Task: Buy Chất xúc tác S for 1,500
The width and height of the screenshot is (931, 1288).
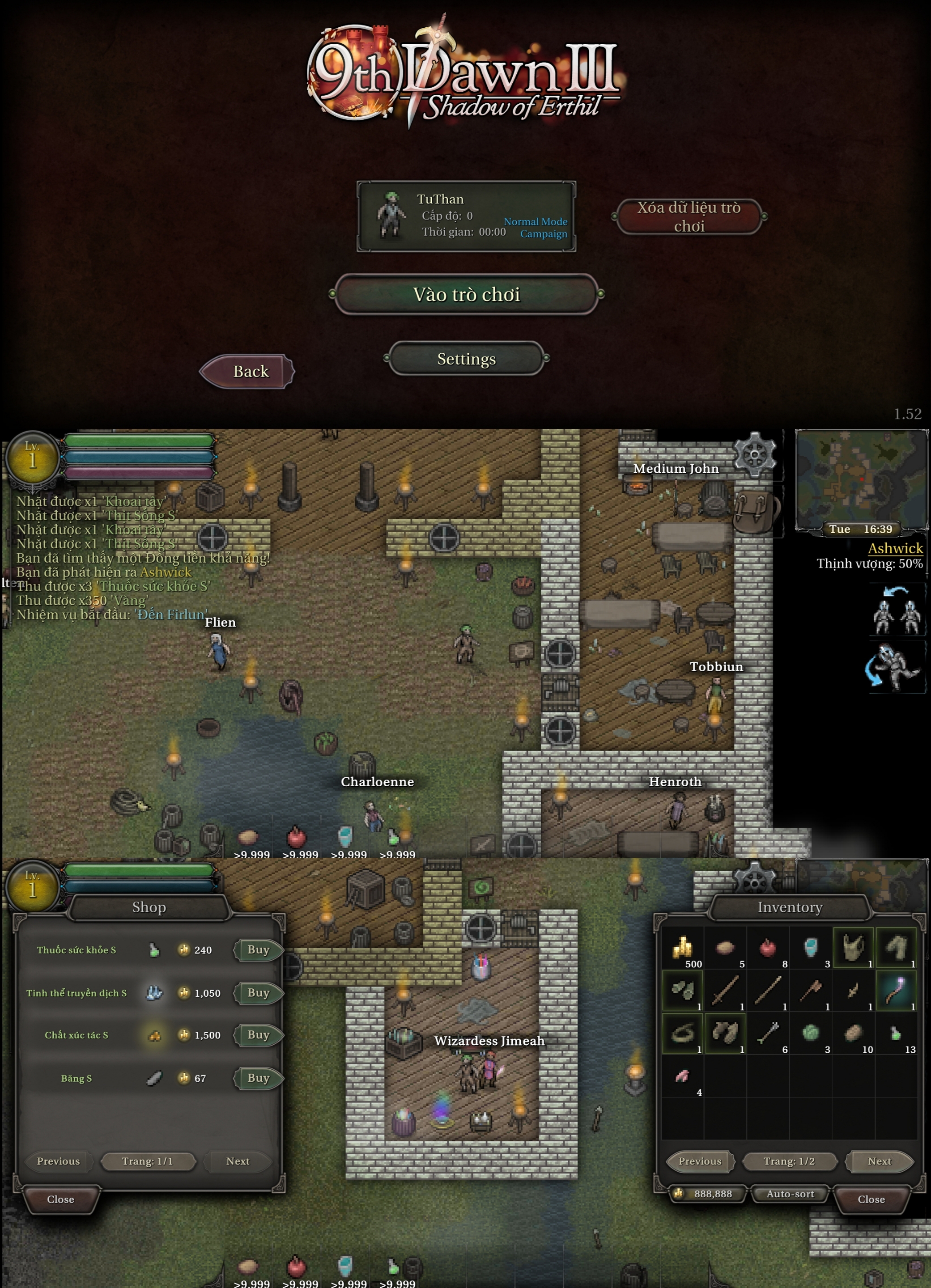Action: 259,1035
